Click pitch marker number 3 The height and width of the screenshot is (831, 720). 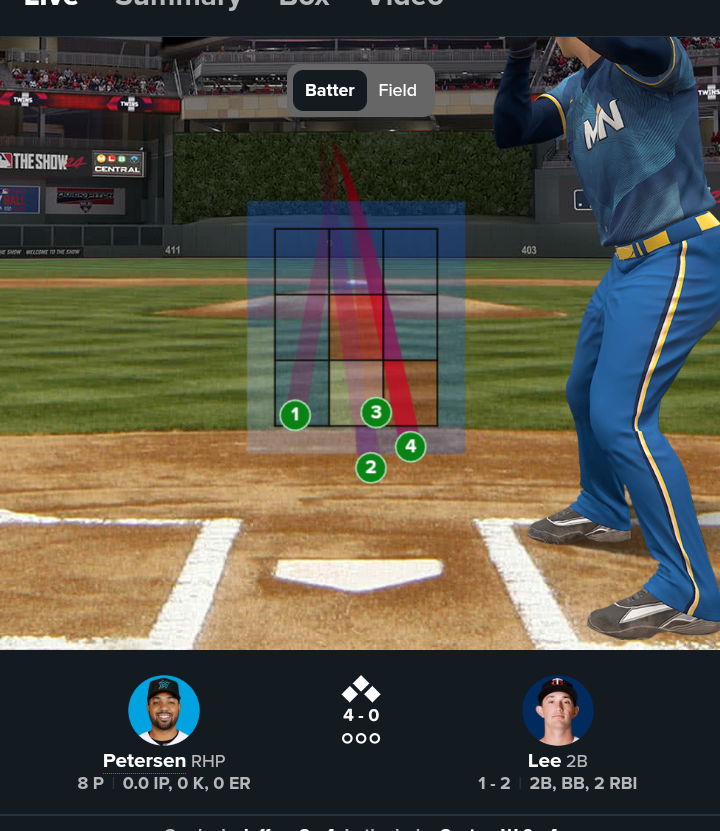coord(375,411)
